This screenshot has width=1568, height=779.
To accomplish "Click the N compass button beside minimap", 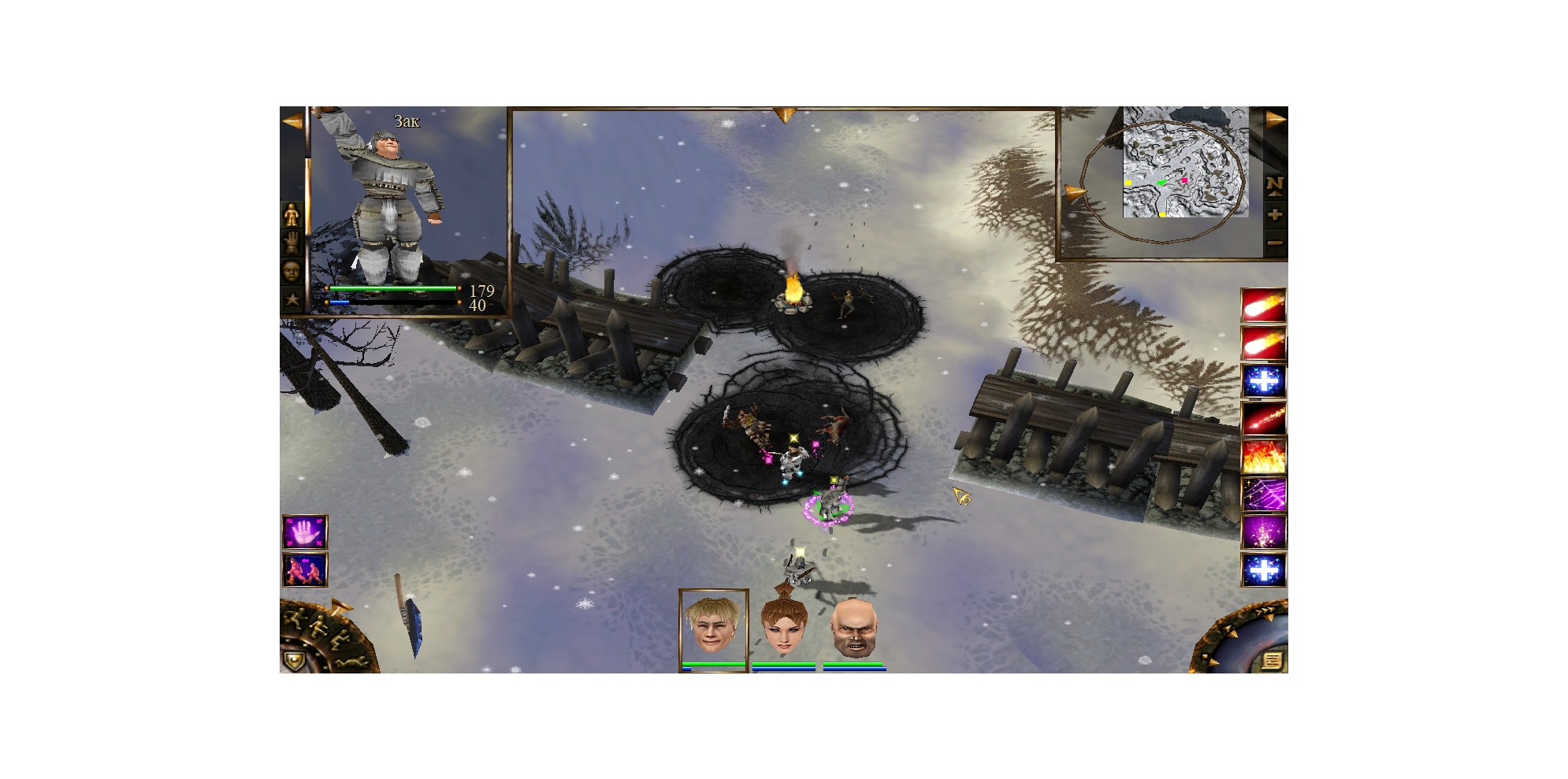I will click(x=1274, y=185).
